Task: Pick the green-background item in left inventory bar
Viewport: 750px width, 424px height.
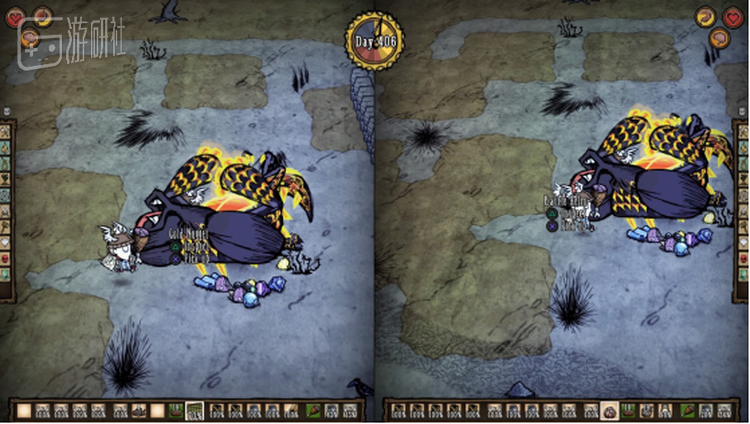Action: 177,411
